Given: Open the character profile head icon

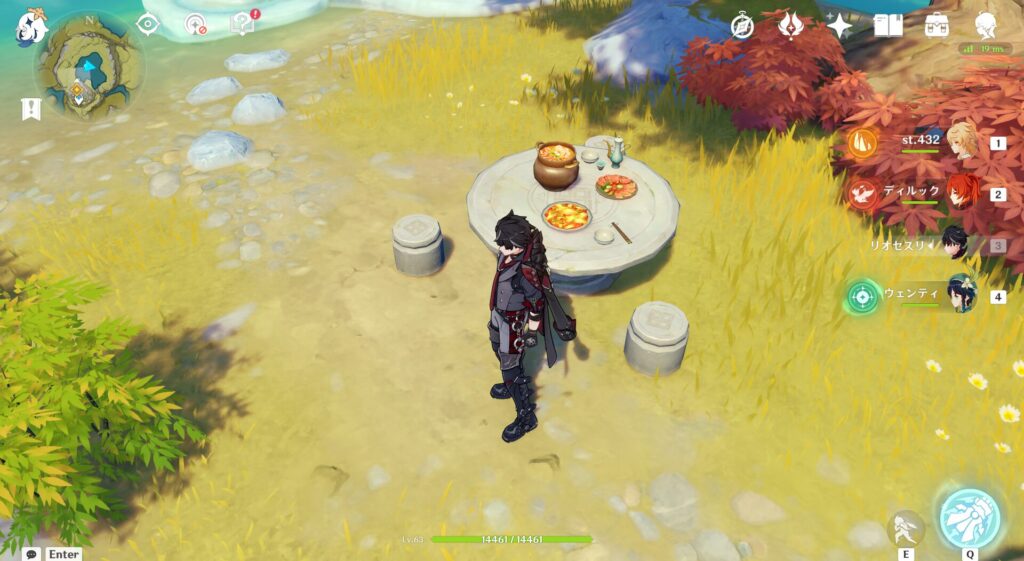Looking at the screenshot, I should pyautogui.click(x=985, y=26).
